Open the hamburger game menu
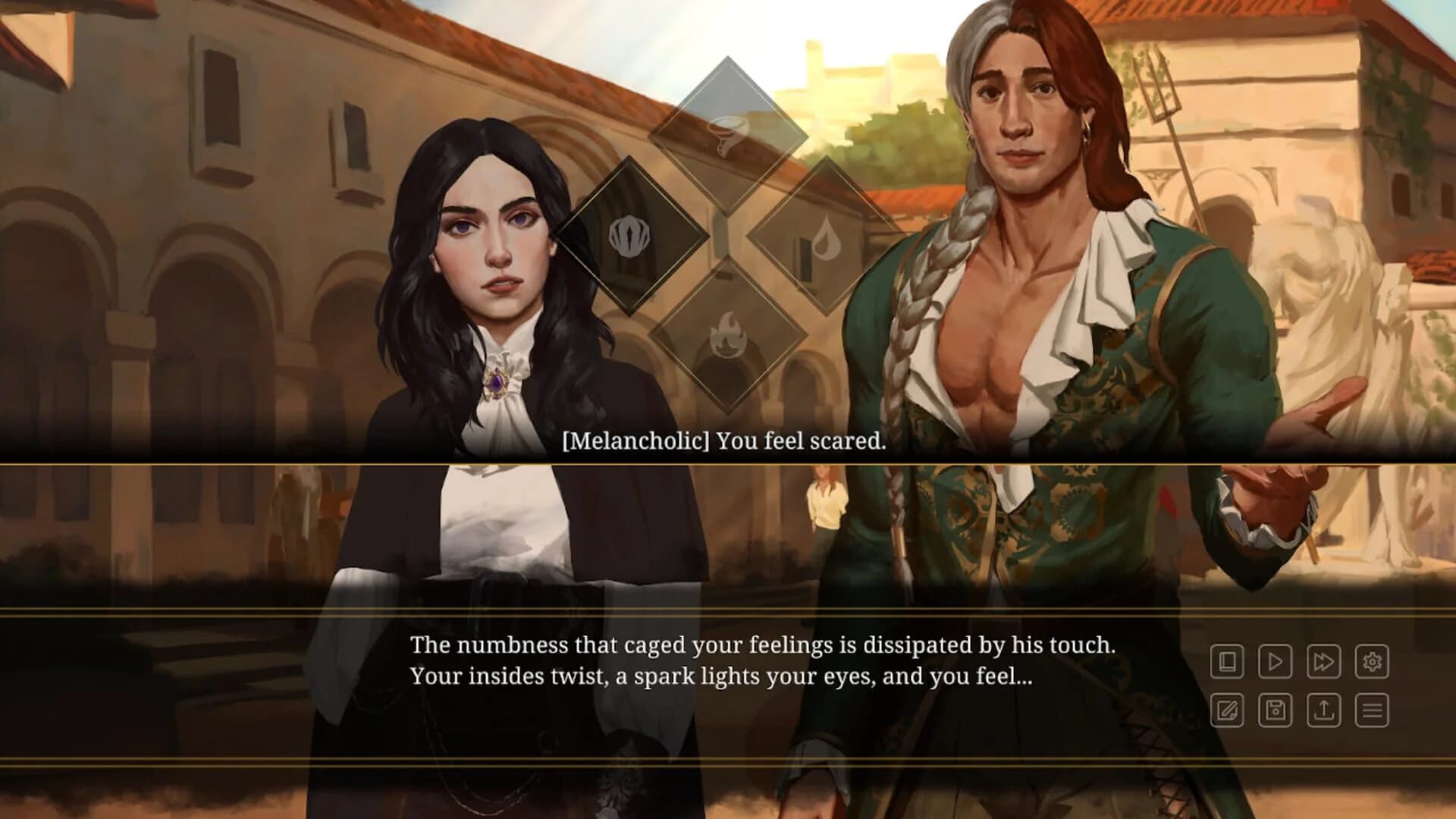 click(1373, 711)
